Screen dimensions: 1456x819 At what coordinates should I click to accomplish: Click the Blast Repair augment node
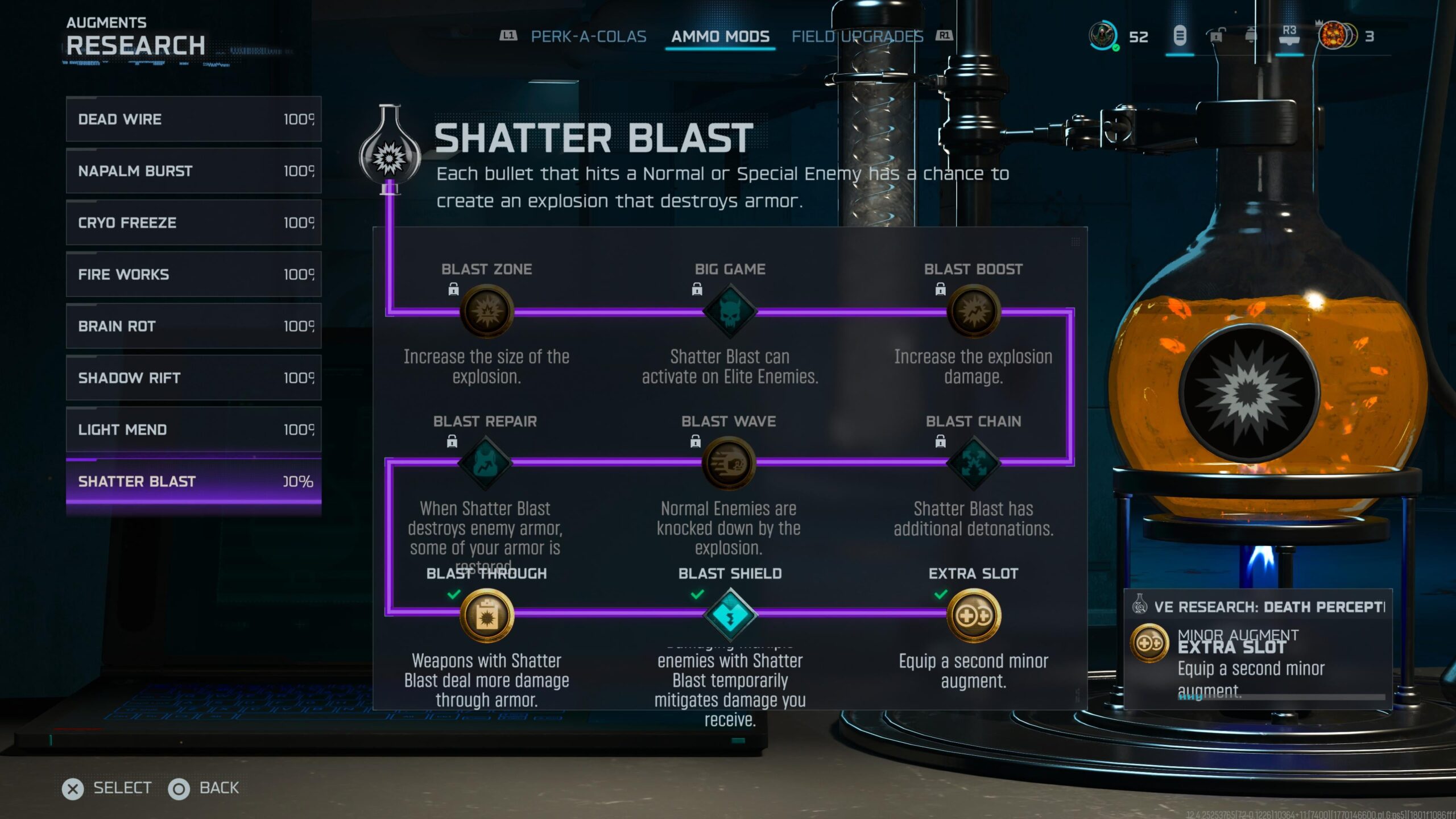point(485,464)
